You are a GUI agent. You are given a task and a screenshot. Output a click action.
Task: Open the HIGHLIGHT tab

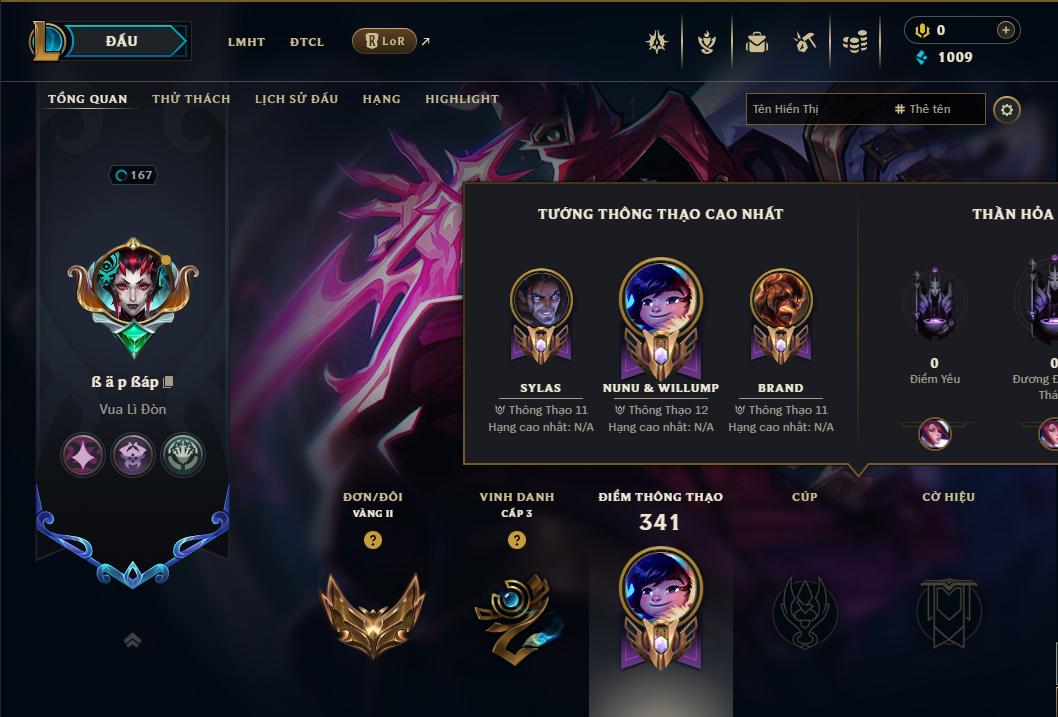tap(461, 99)
